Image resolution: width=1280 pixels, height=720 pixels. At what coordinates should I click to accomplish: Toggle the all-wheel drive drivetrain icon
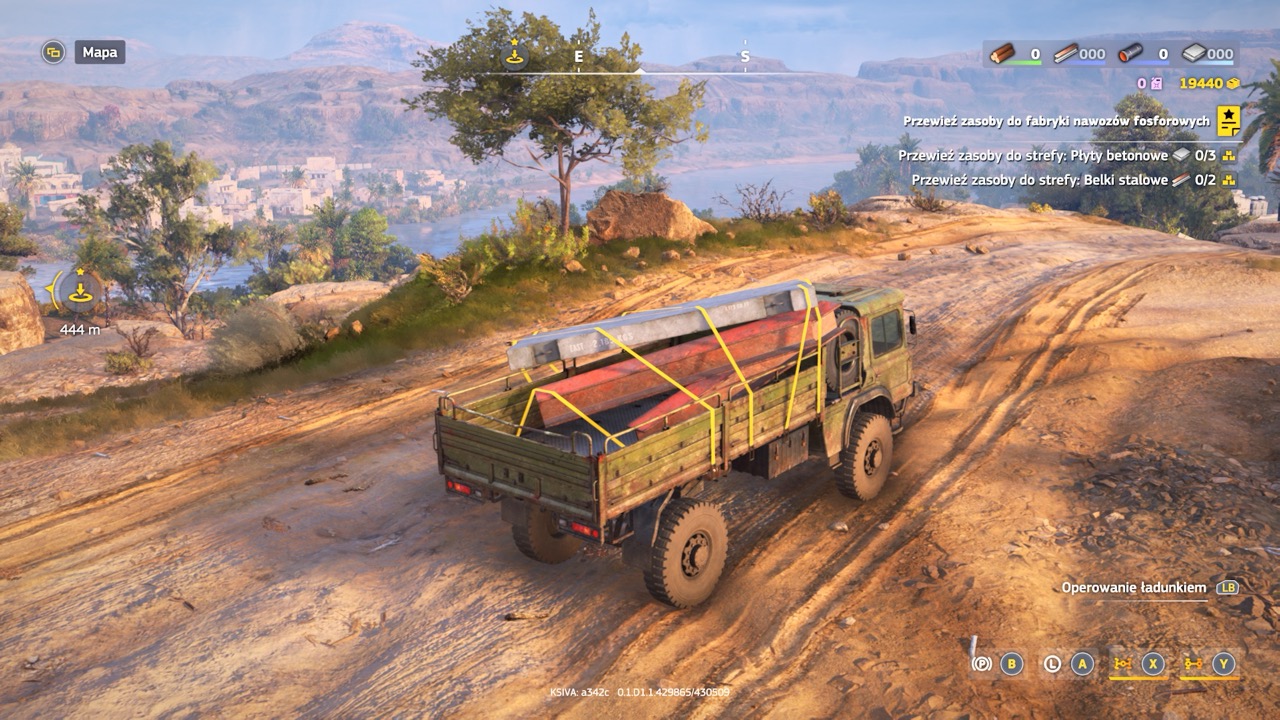click(x=1121, y=663)
